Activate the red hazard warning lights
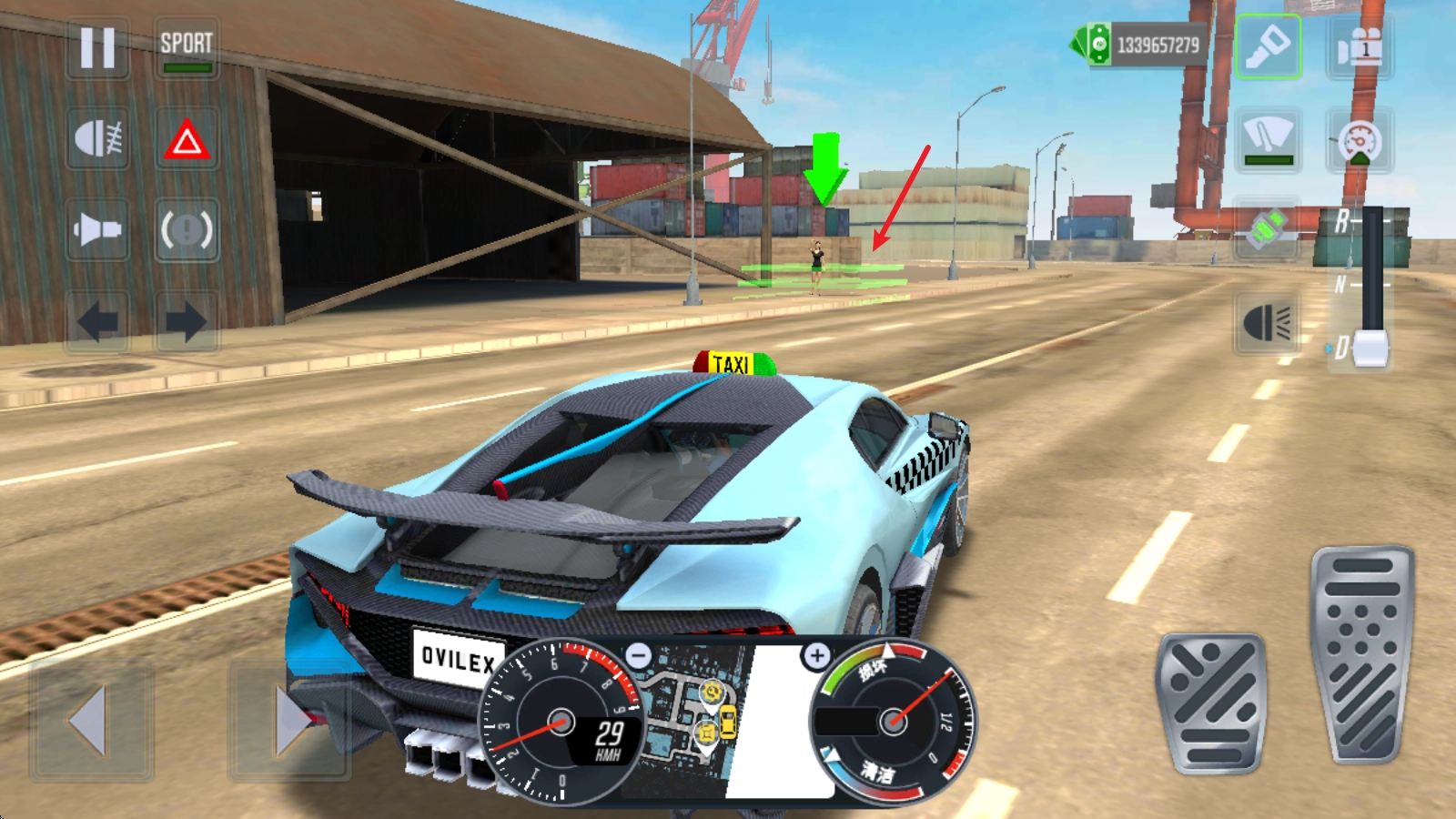The height and width of the screenshot is (819, 1456). pos(187,139)
